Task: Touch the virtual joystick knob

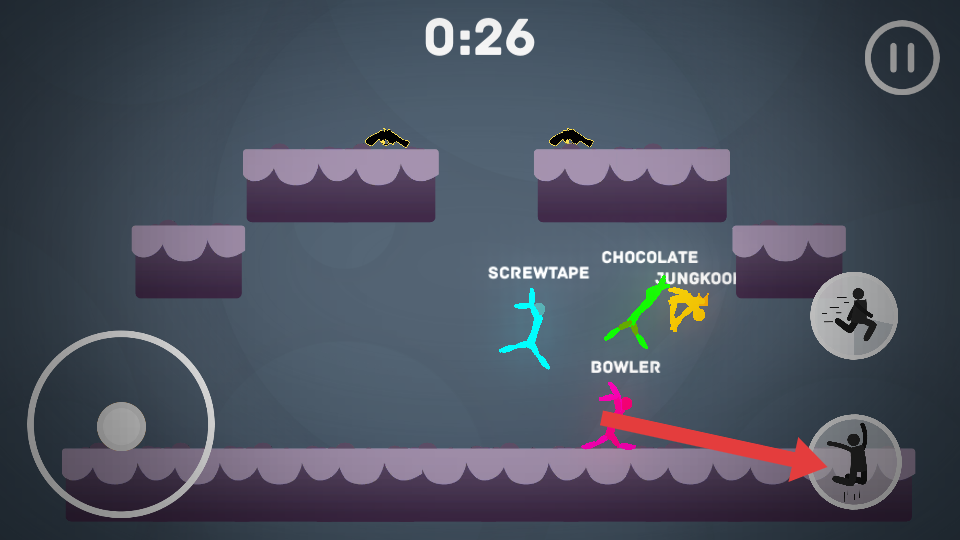Action: point(121,426)
